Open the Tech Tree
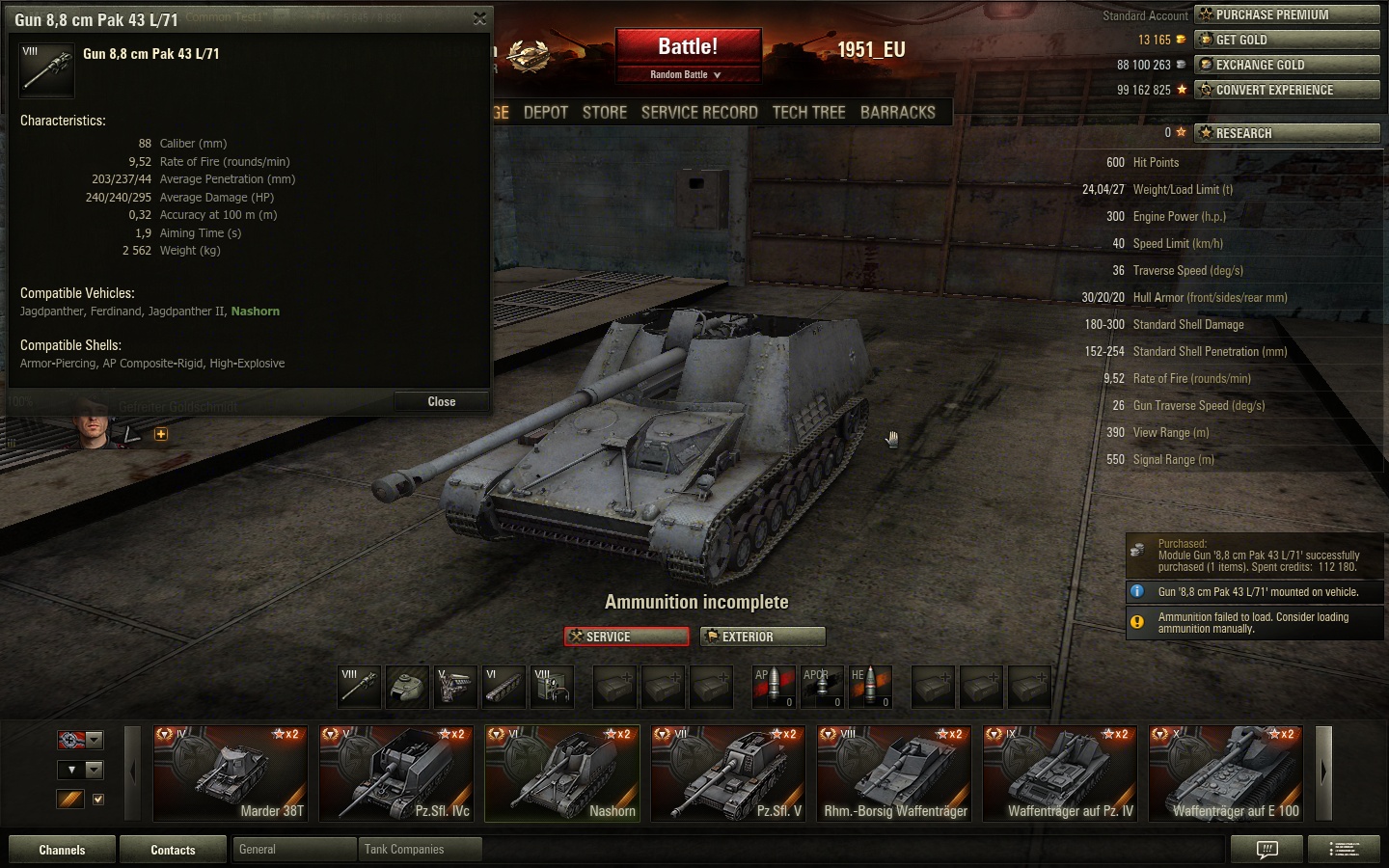Screen dimensions: 1389x868 click(808, 112)
